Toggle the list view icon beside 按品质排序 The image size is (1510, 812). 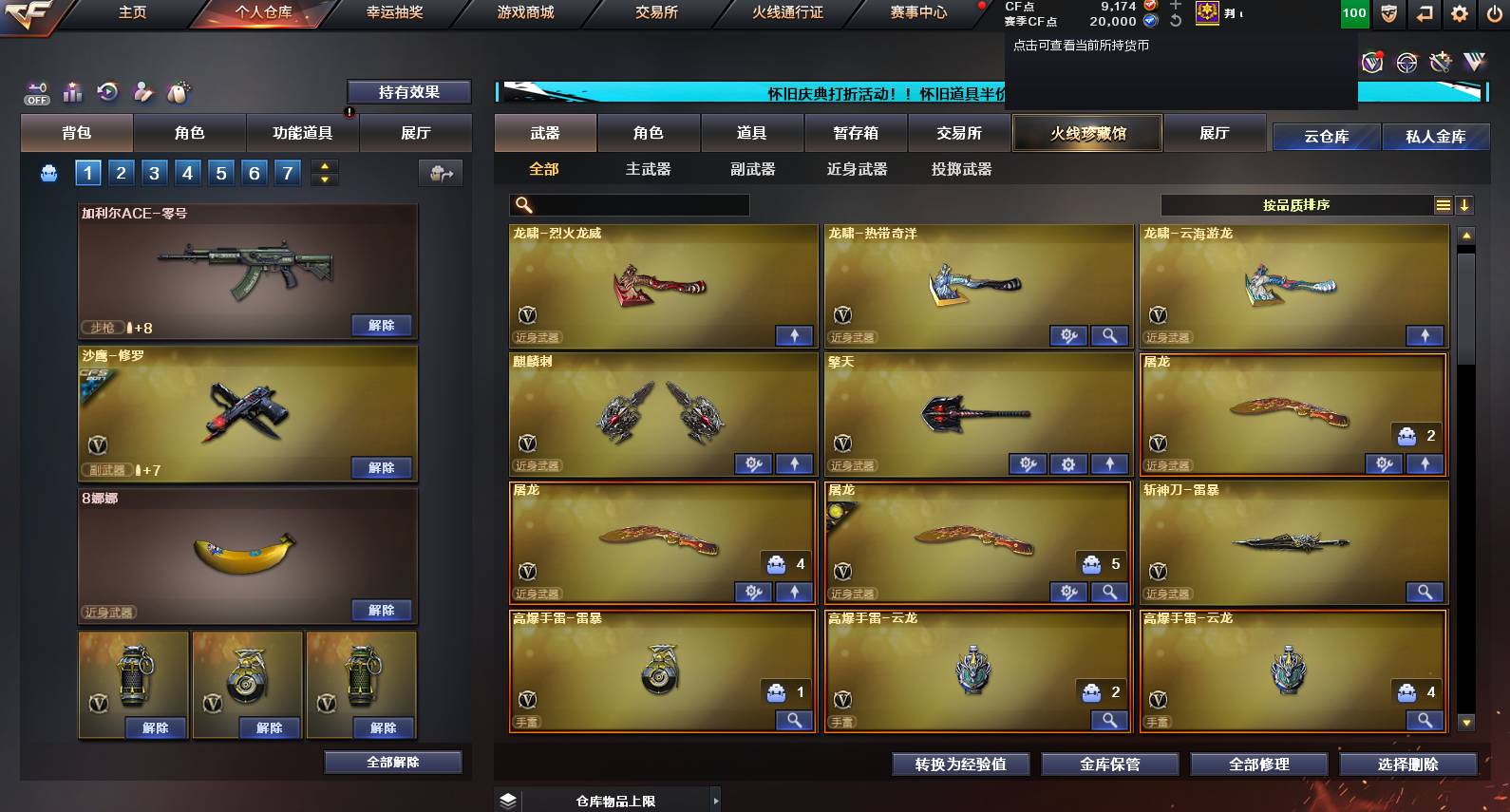tap(1444, 204)
